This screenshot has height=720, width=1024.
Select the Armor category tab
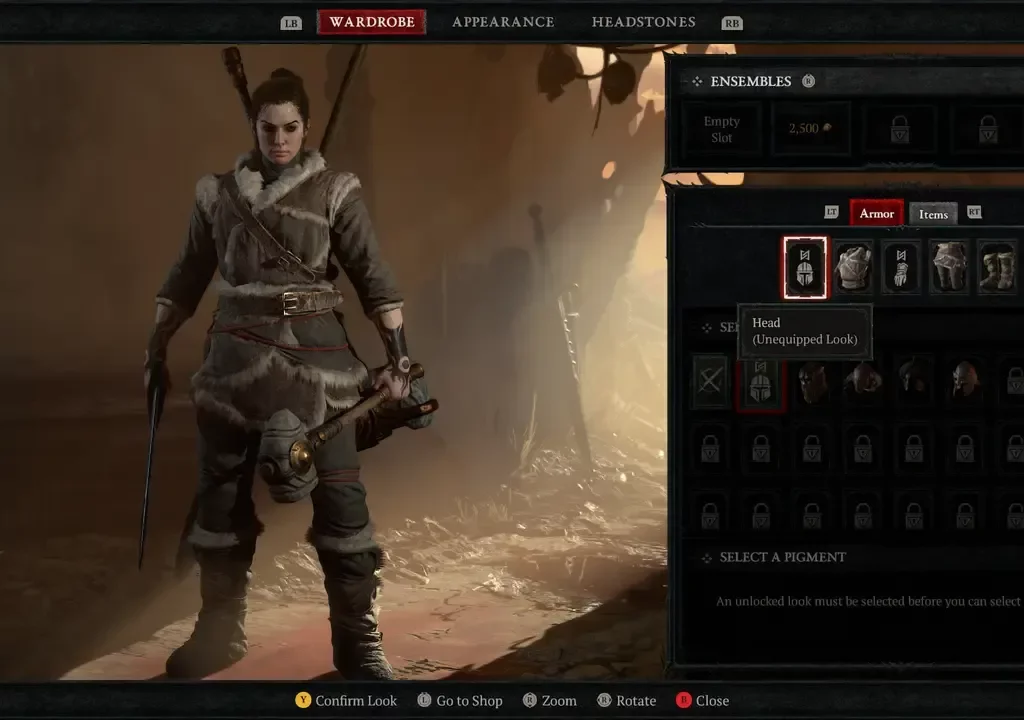coord(877,213)
